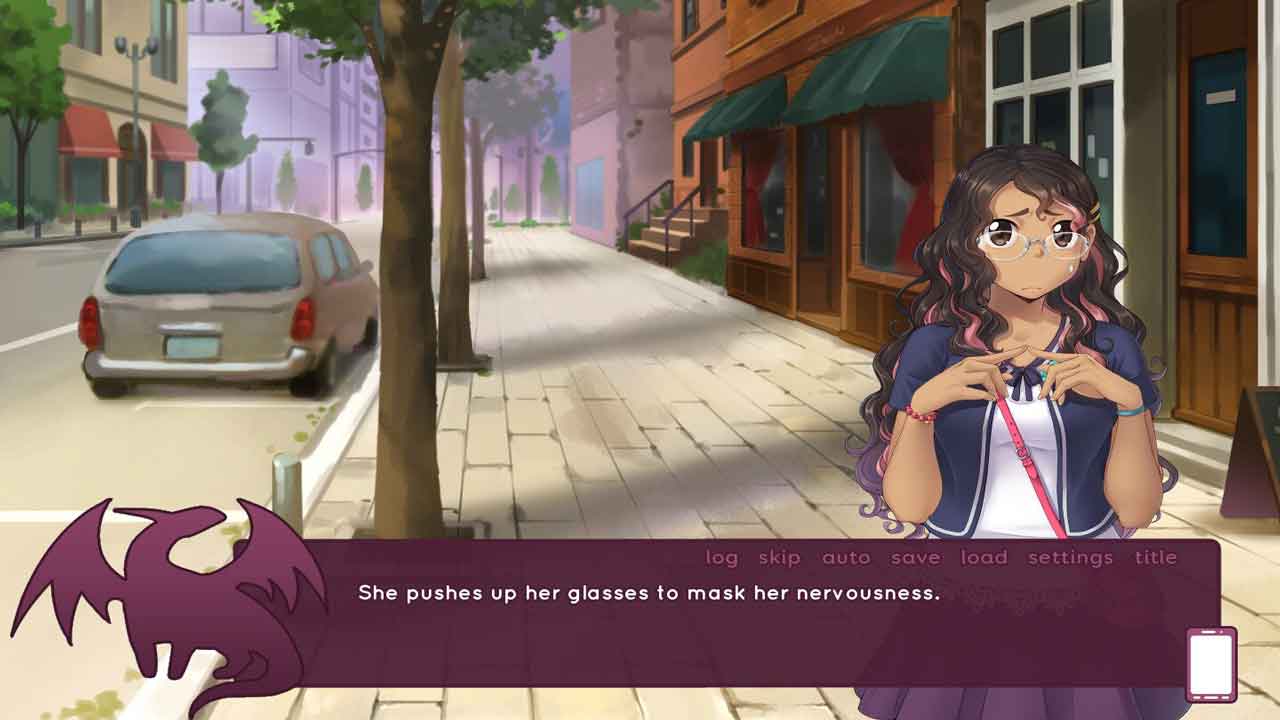The width and height of the screenshot is (1280, 720).
Task: Open the smartphone icon
Action: (x=1211, y=664)
